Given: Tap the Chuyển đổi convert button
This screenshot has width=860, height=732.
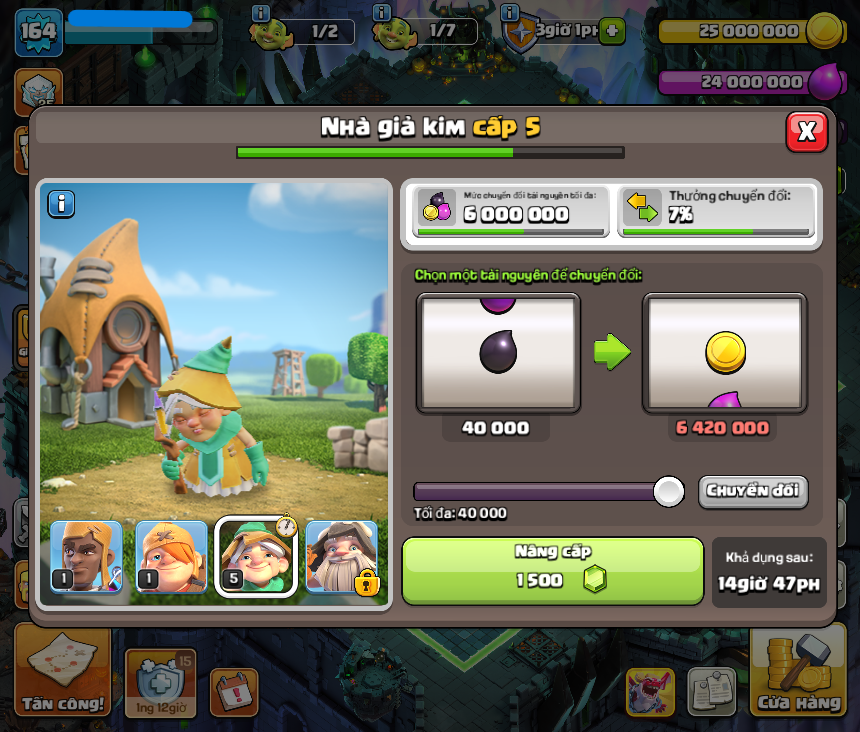Looking at the screenshot, I should pyautogui.click(x=752, y=491).
